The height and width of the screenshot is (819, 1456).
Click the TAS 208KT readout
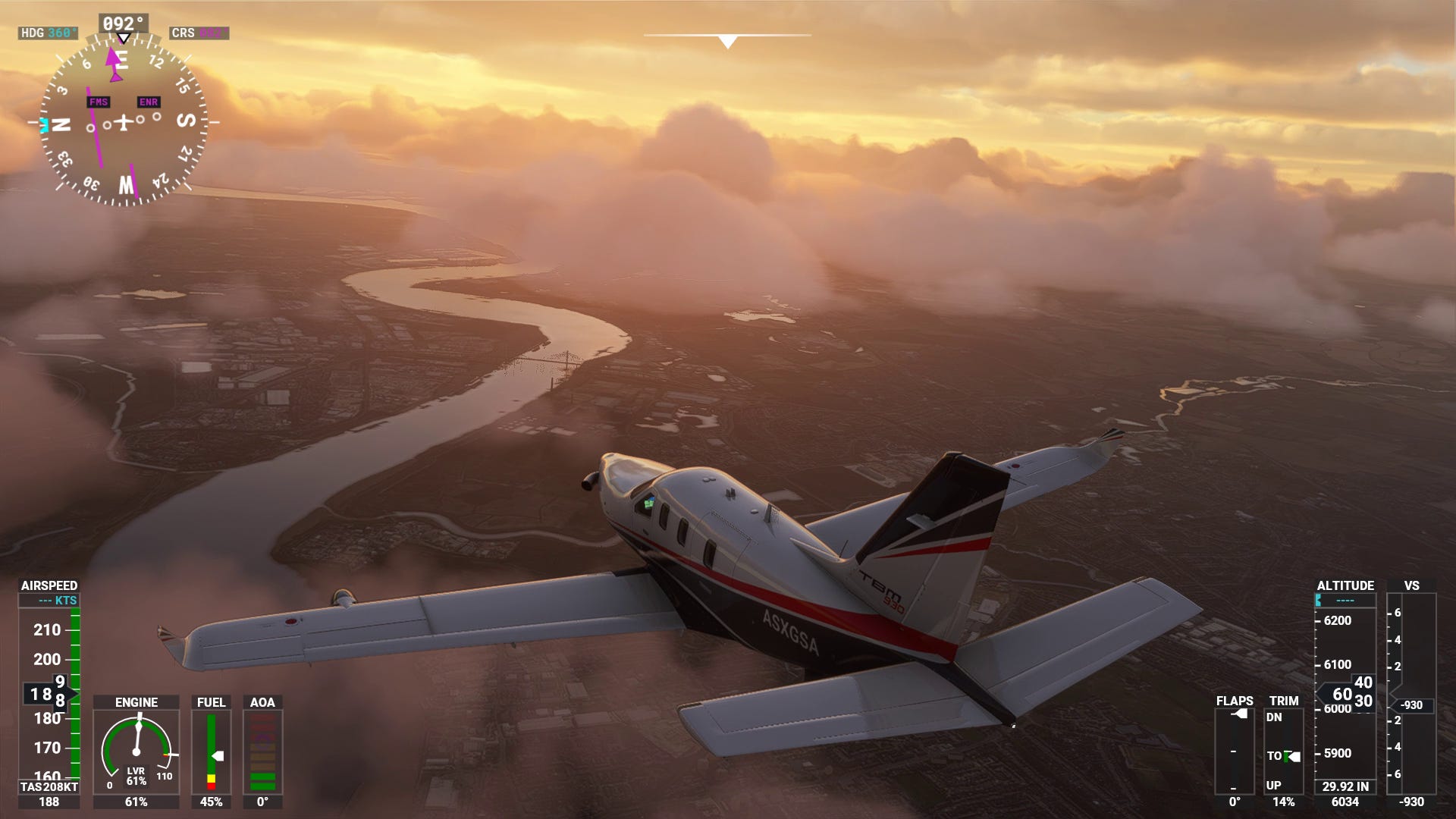[48, 787]
